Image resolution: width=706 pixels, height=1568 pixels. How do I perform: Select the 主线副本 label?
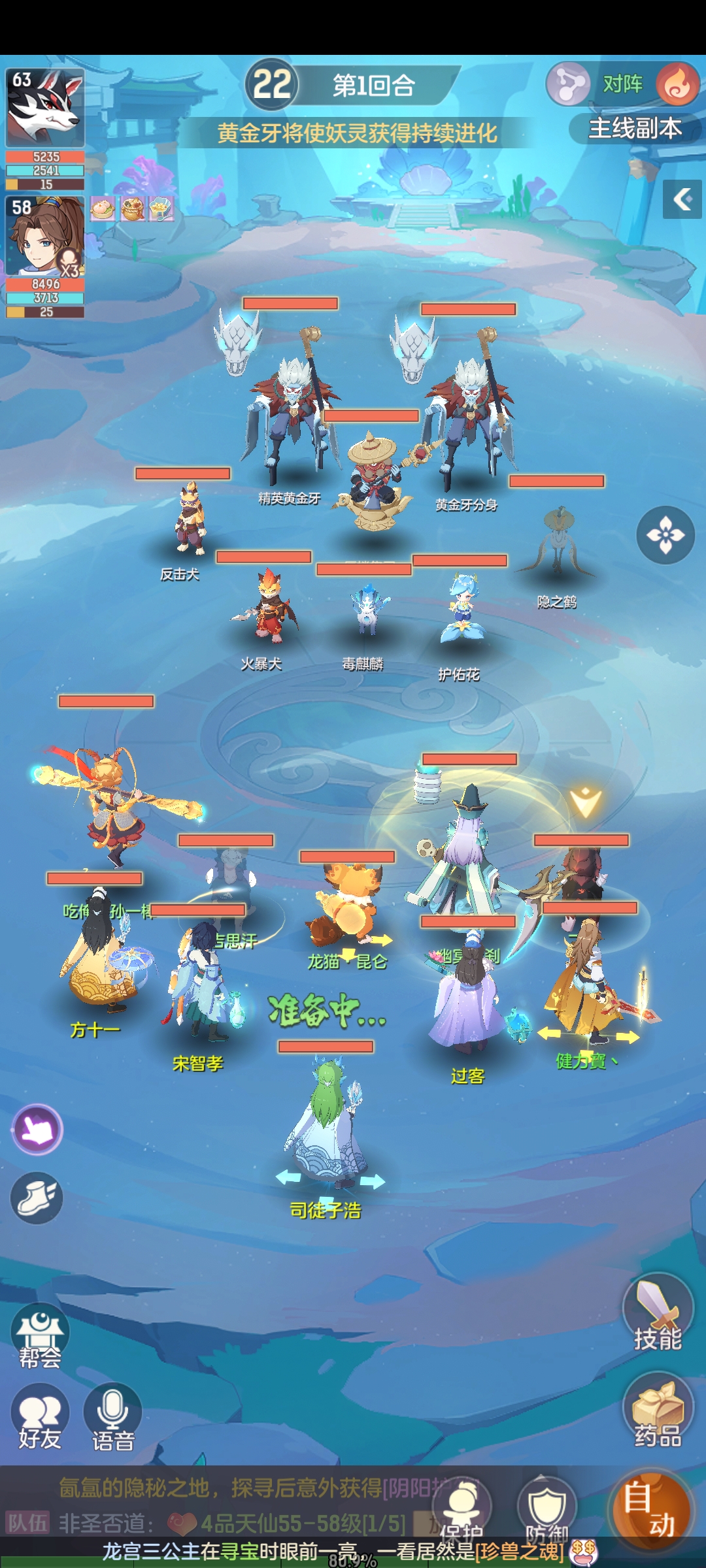pos(635,129)
